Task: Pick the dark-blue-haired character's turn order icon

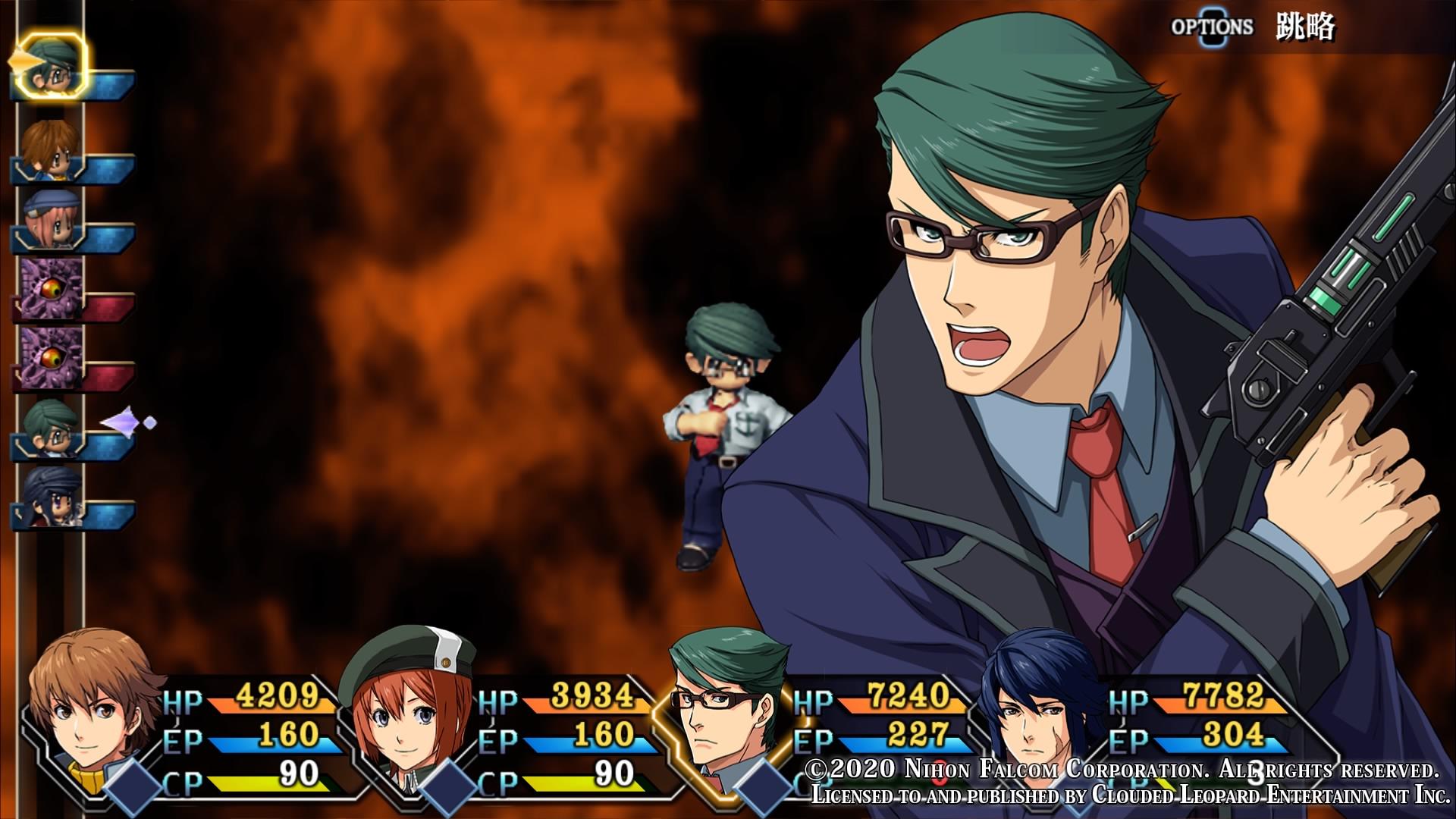Action: pyautogui.click(x=52, y=496)
